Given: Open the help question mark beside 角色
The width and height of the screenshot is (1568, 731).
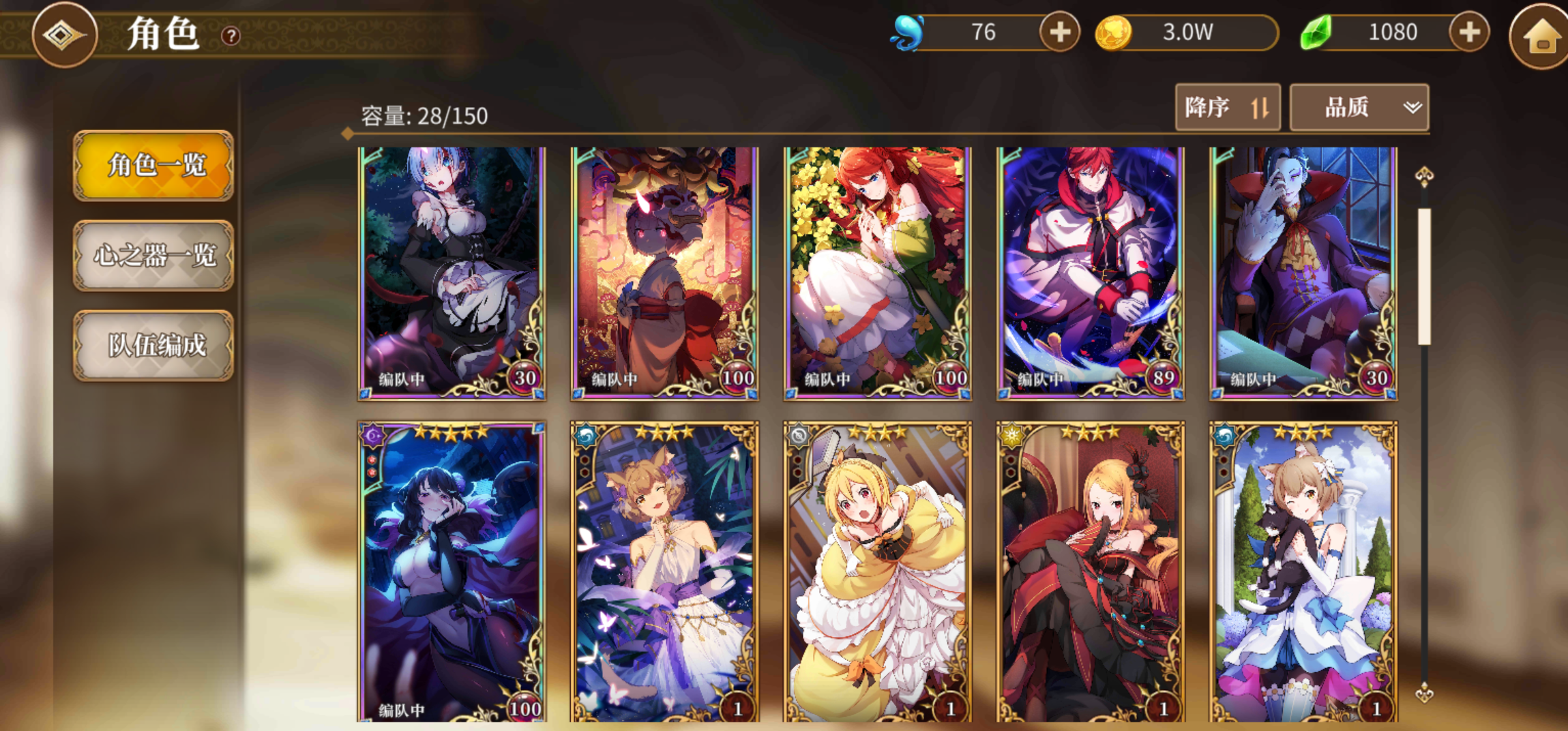Looking at the screenshot, I should point(230,37).
